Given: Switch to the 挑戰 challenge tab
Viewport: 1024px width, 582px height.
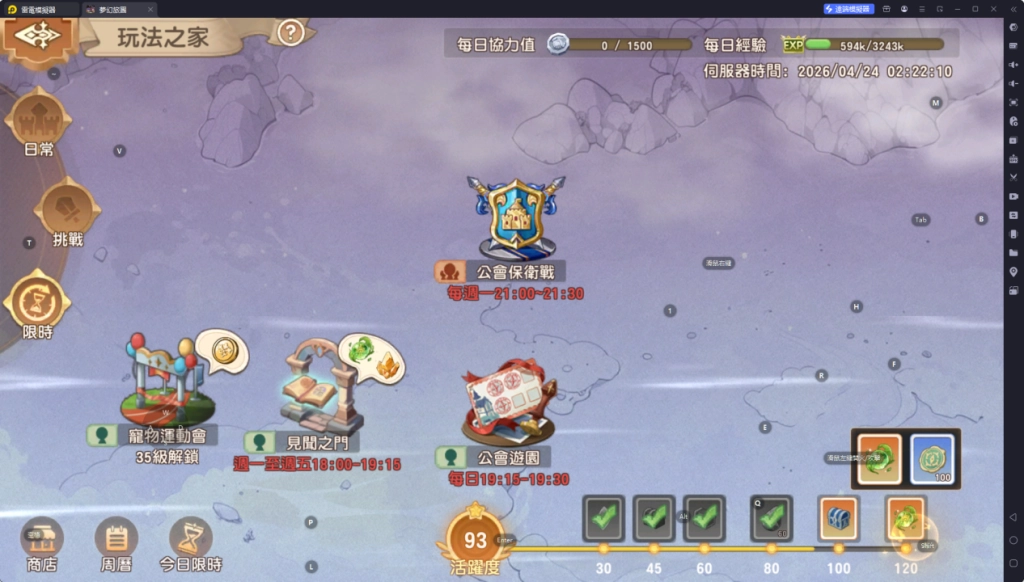Looking at the screenshot, I should point(67,212).
